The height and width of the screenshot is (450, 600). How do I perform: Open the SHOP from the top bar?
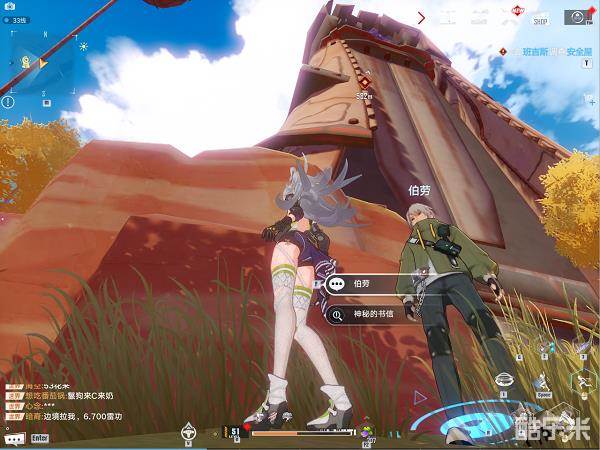pyautogui.click(x=541, y=19)
